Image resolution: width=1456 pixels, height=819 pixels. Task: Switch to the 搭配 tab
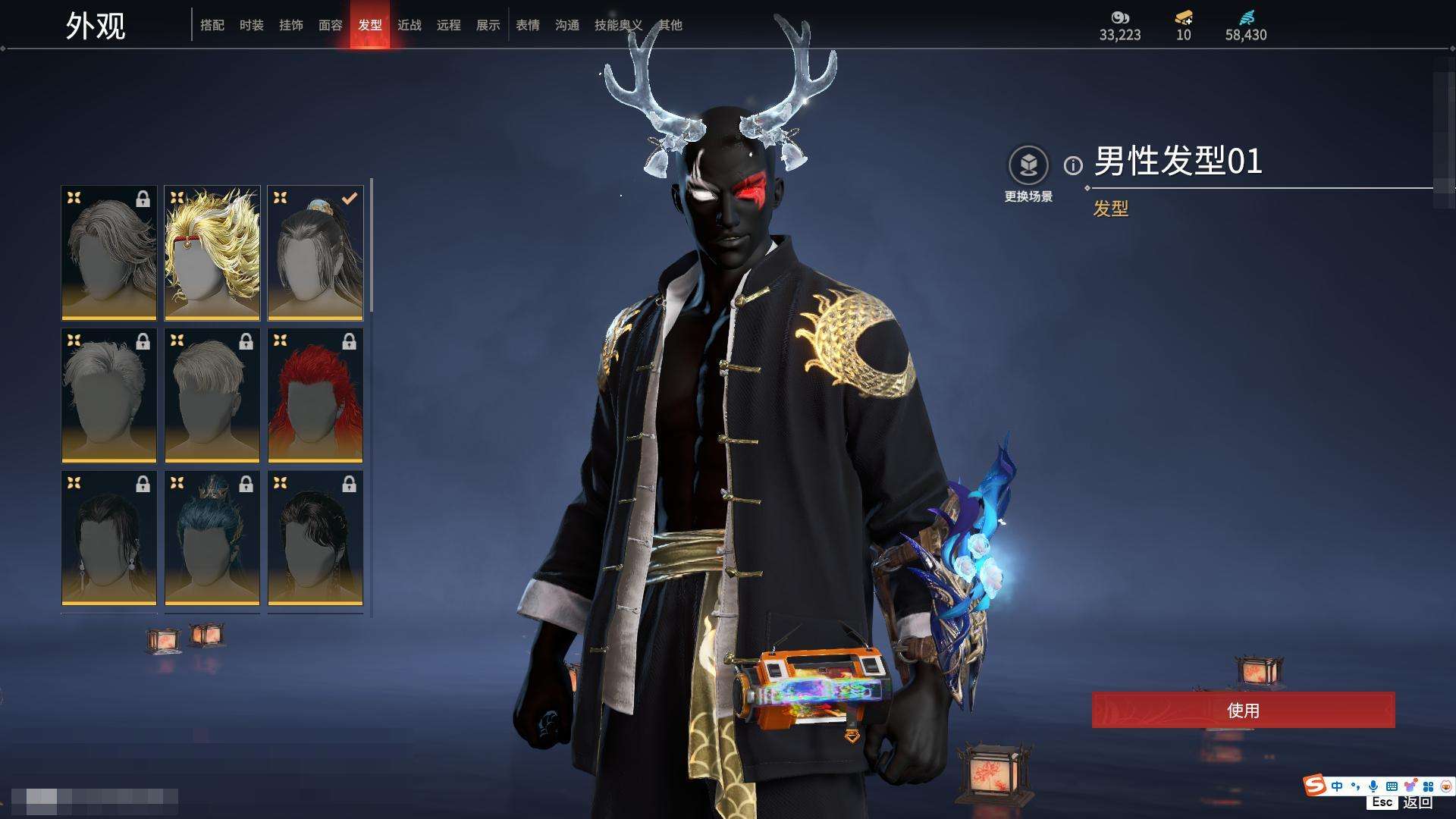[x=212, y=25]
